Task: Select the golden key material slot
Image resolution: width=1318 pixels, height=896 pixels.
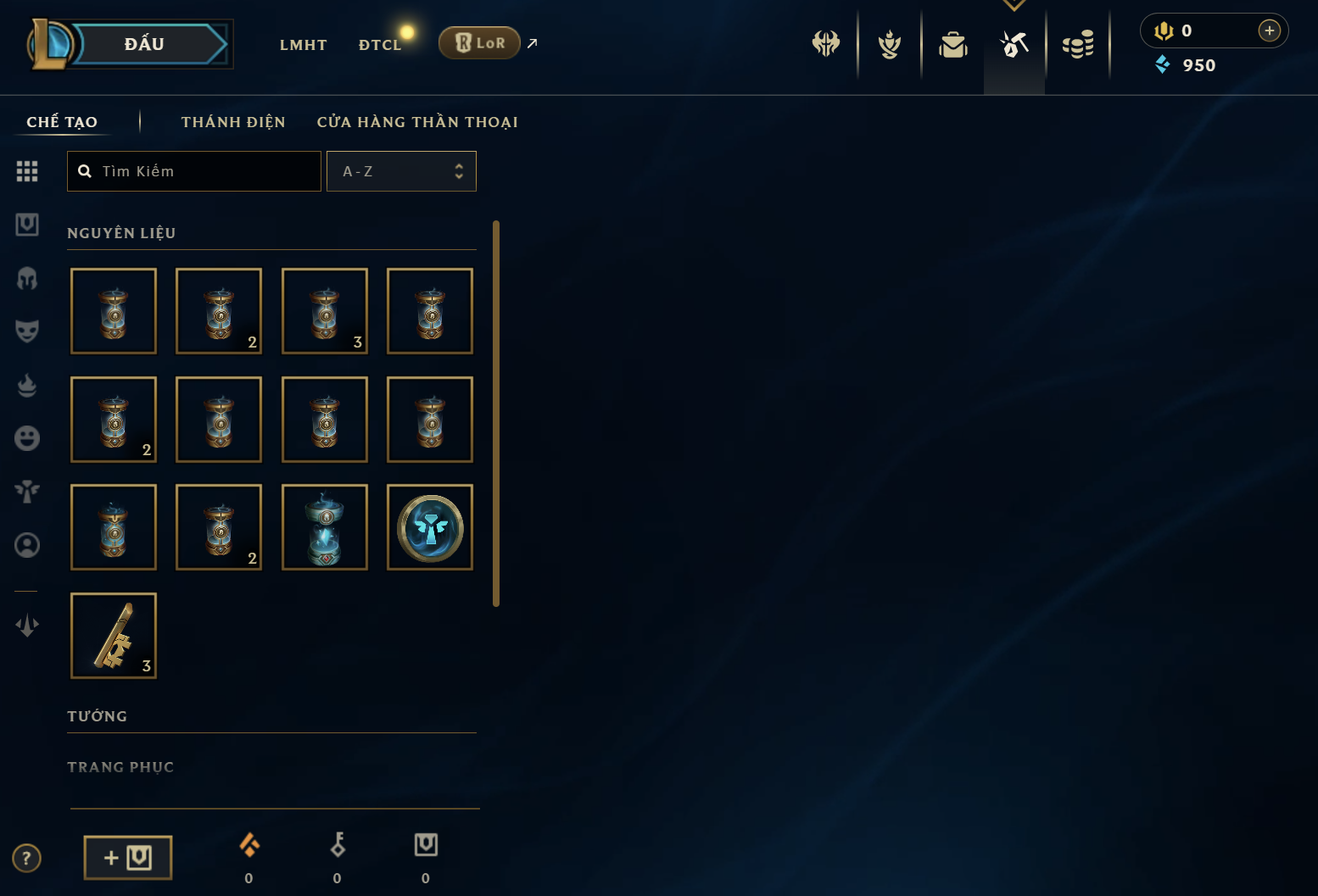Action: point(114,636)
